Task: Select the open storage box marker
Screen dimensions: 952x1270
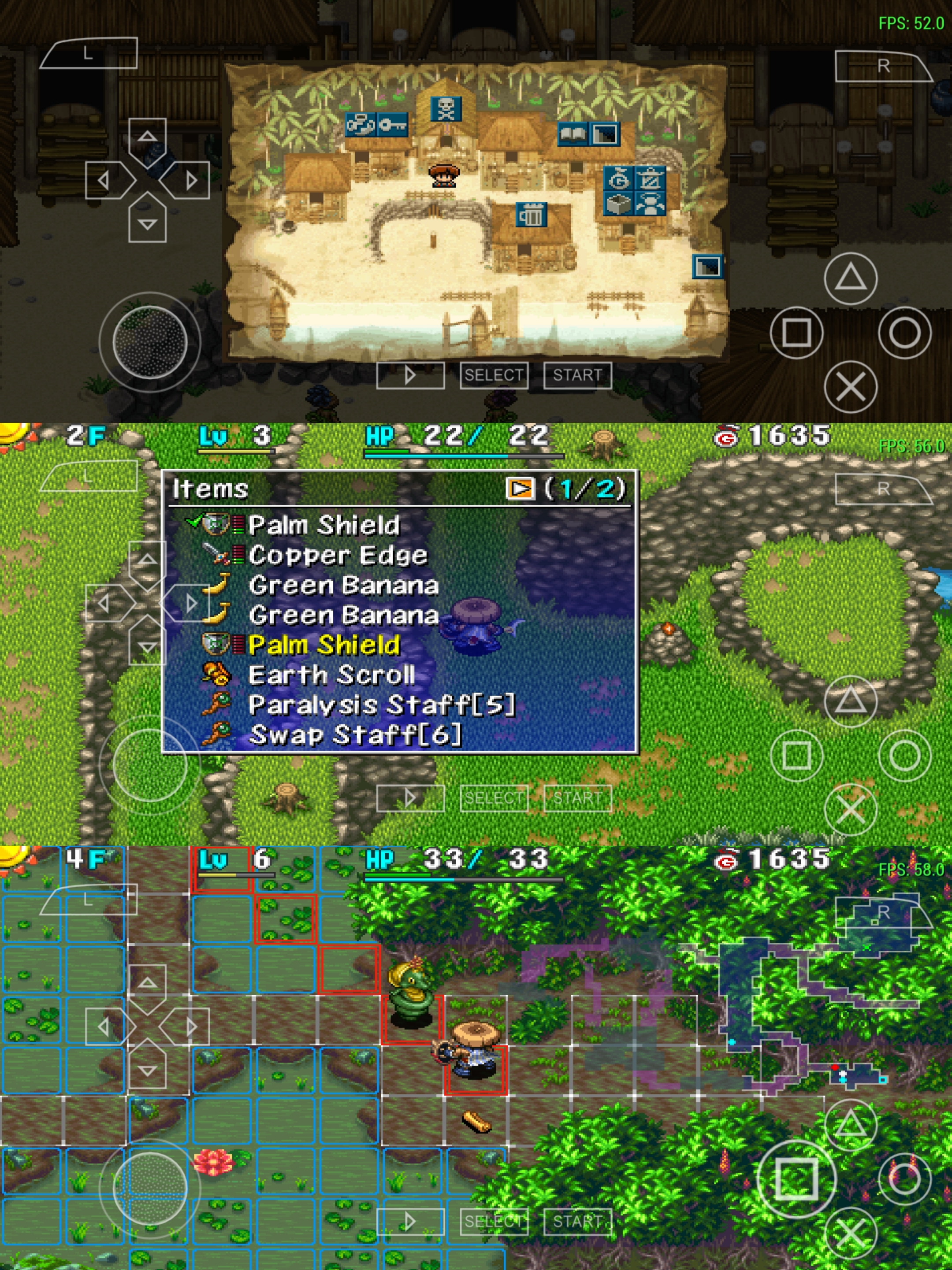Action: pyautogui.click(x=619, y=204)
